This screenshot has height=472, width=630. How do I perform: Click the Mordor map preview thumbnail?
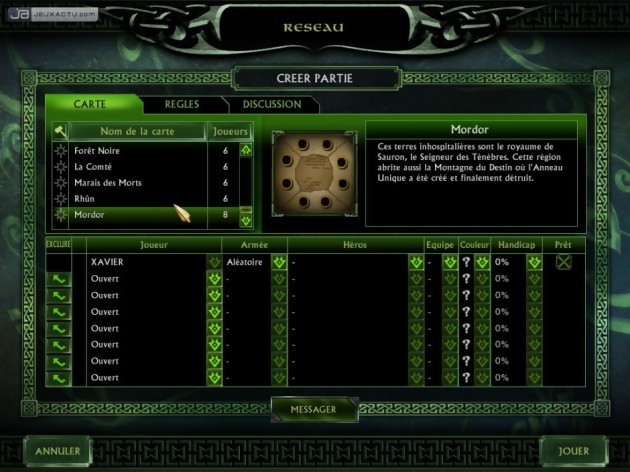click(x=313, y=172)
